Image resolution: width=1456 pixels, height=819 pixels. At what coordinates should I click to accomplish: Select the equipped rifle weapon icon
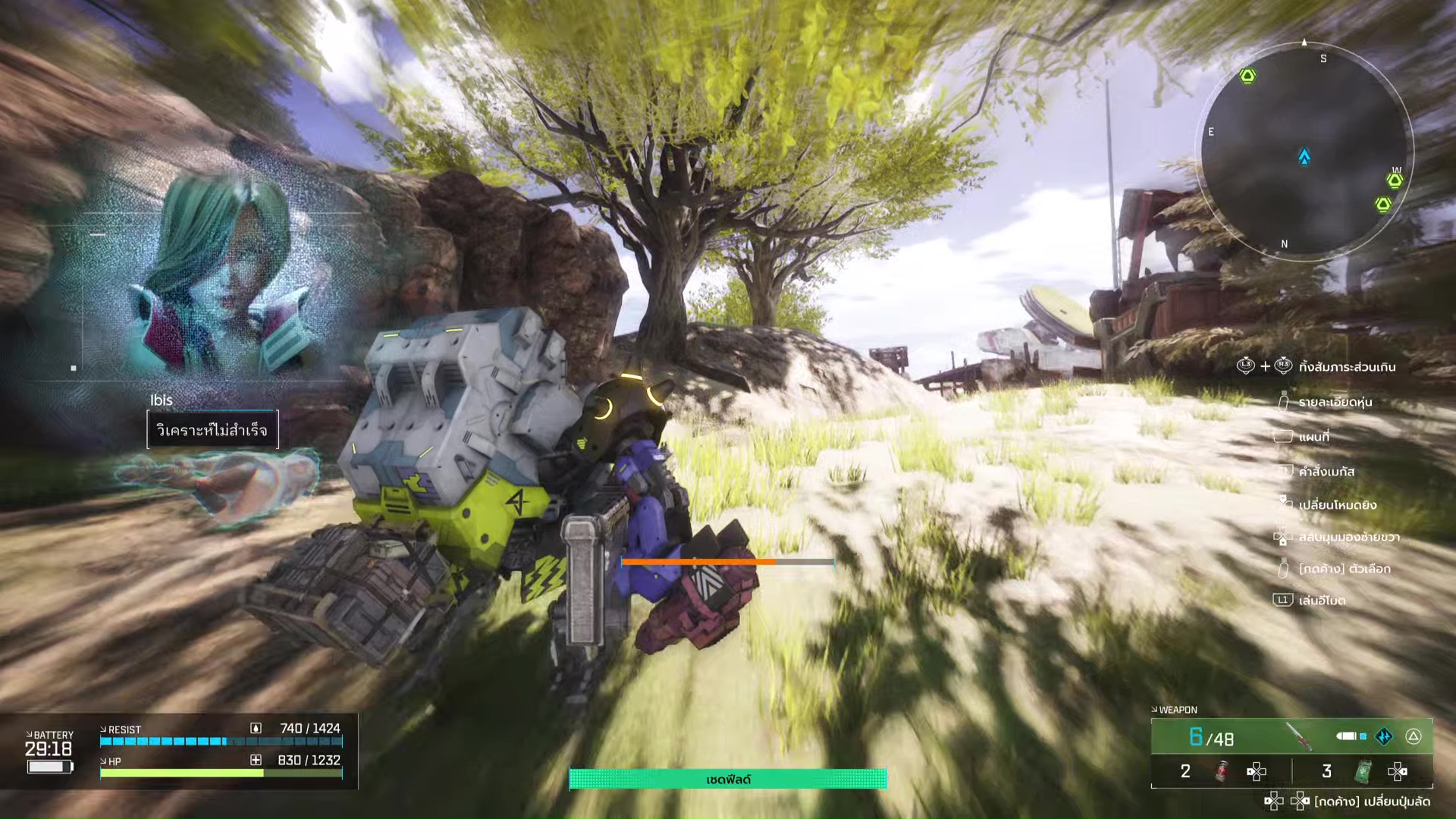[x=1299, y=736]
